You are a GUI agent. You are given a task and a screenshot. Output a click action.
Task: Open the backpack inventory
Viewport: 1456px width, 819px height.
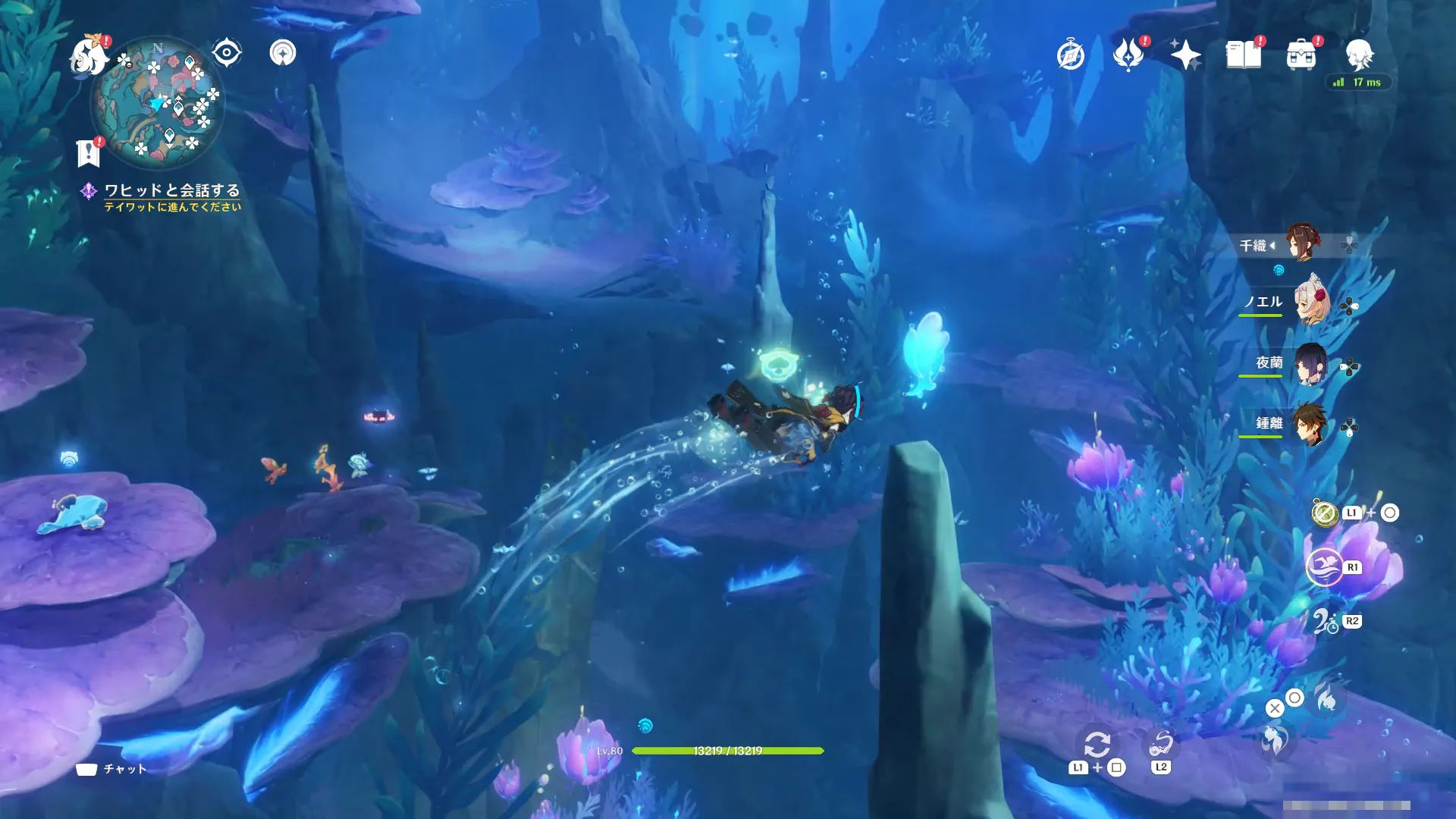[x=1301, y=55]
